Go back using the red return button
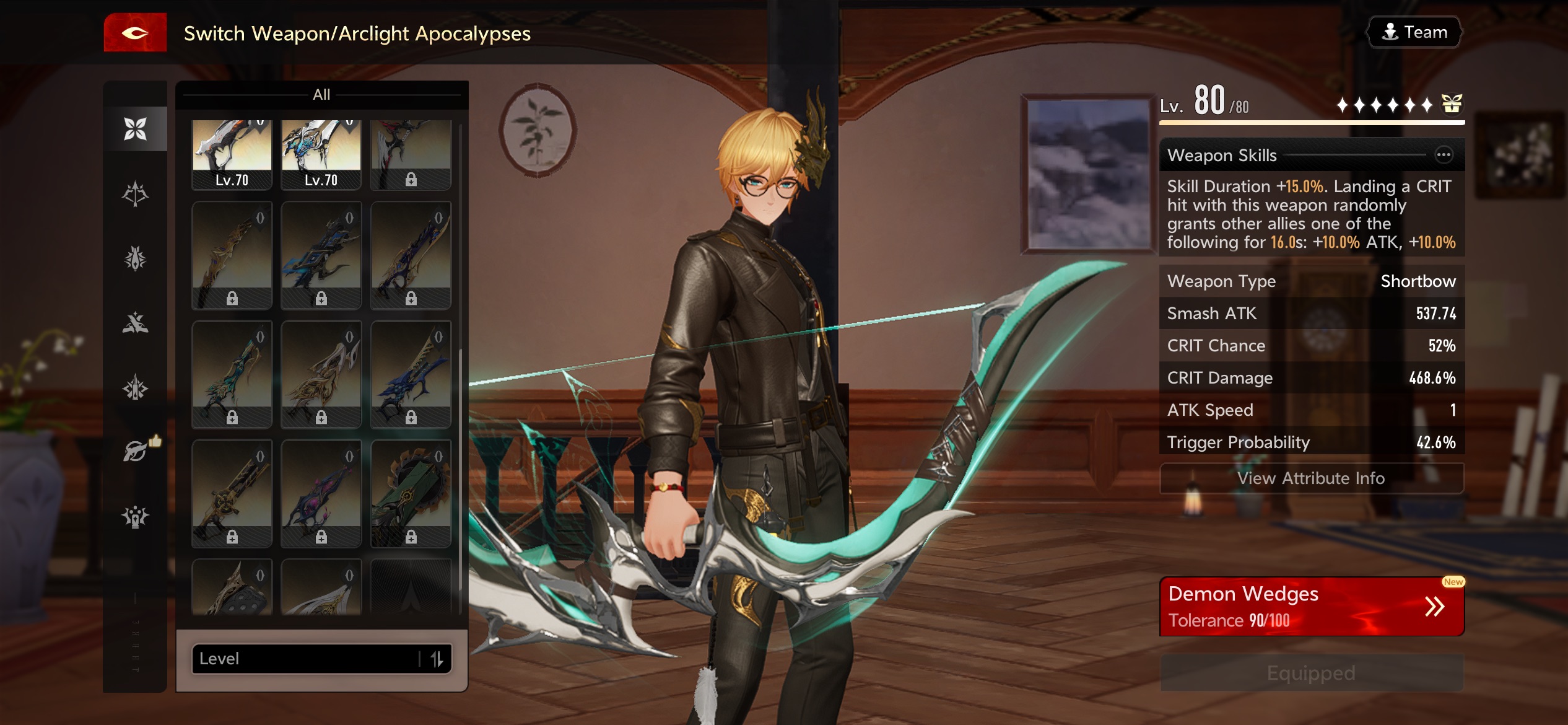The image size is (1568, 725). coord(135,33)
